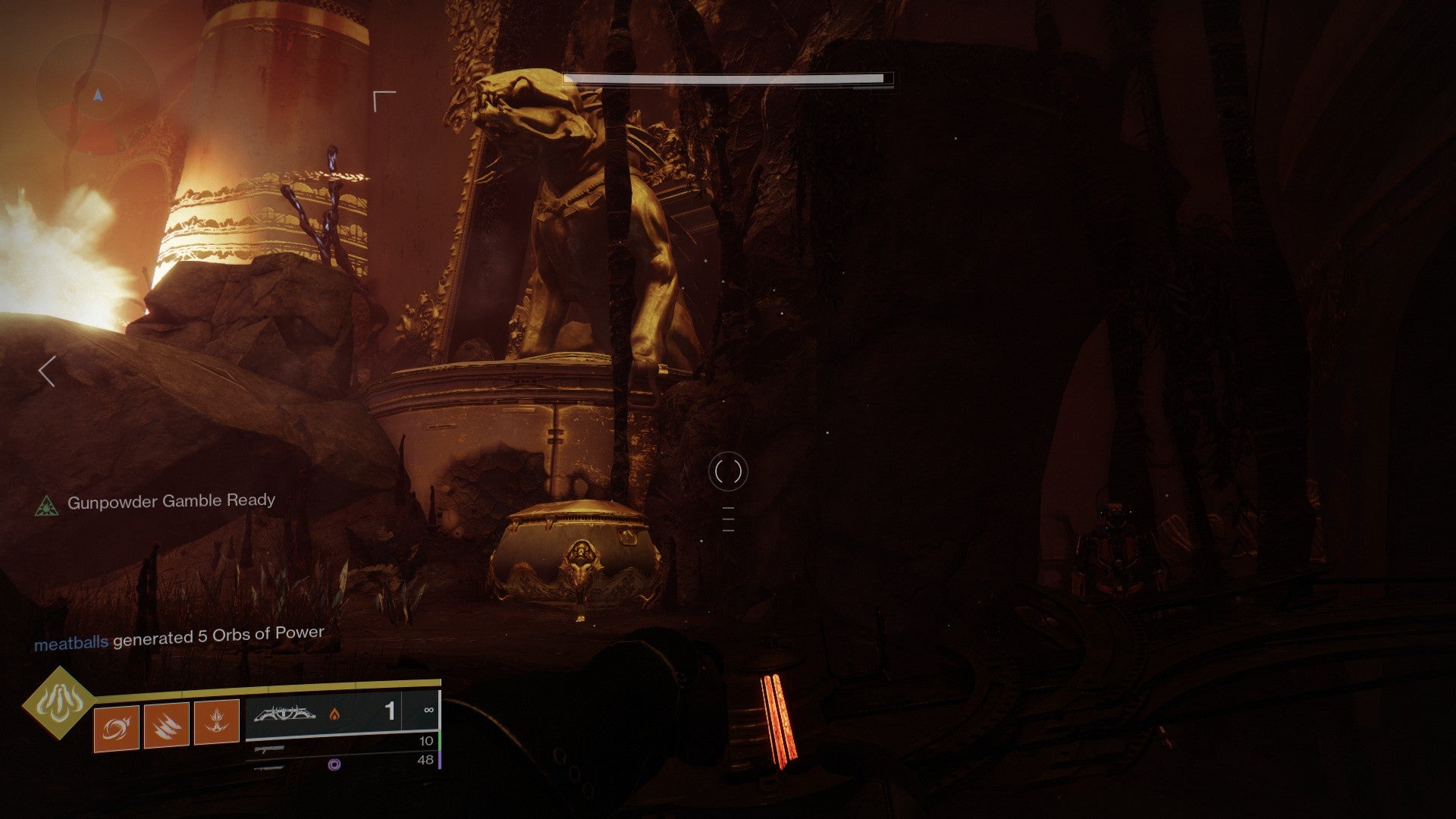1456x819 pixels.
Task: Throw the Solar grenade ability
Action: (x=116, y=728)
